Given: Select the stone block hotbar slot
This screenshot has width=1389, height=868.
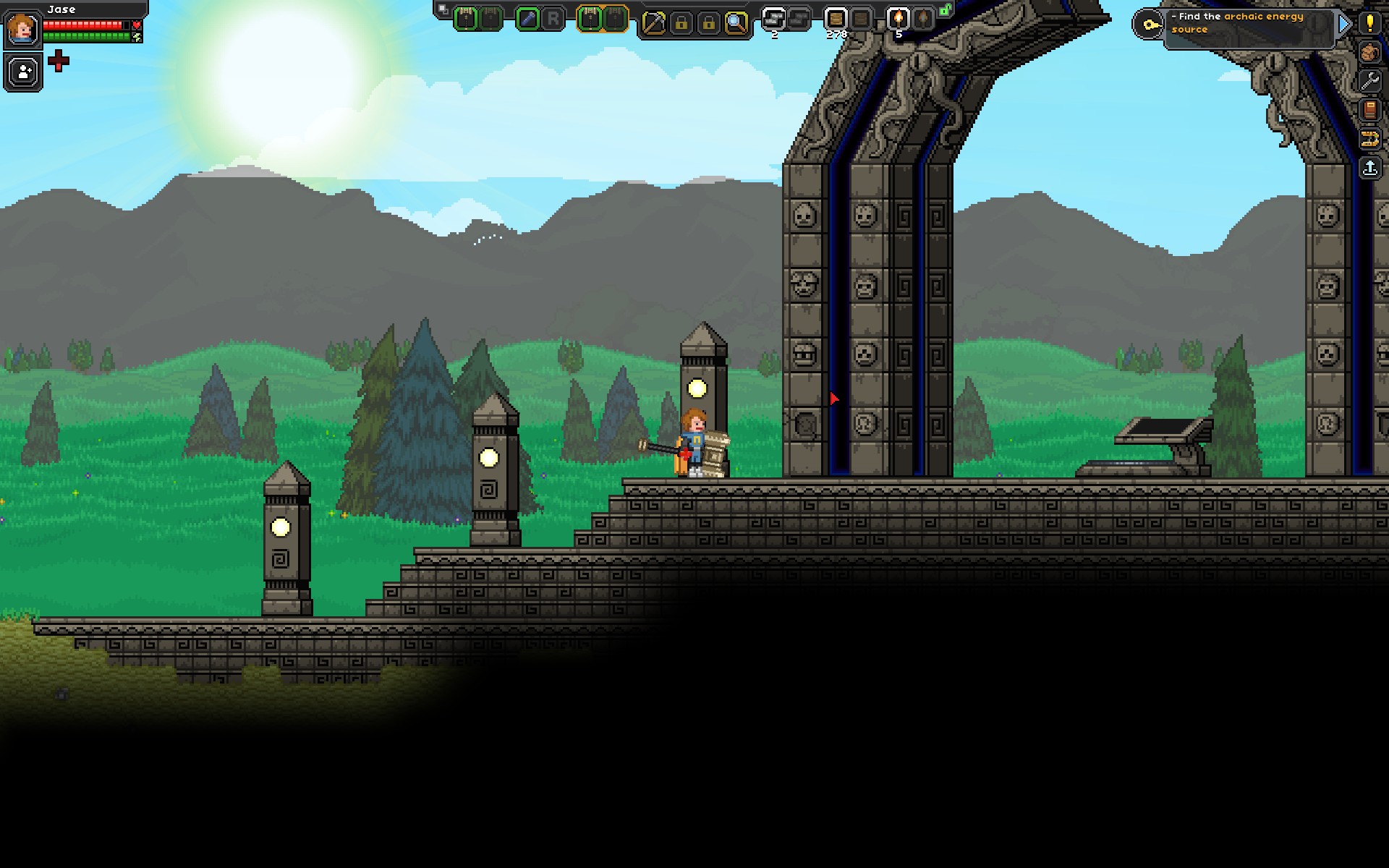Looking at the screenshot, I should (x=774, y=19).
